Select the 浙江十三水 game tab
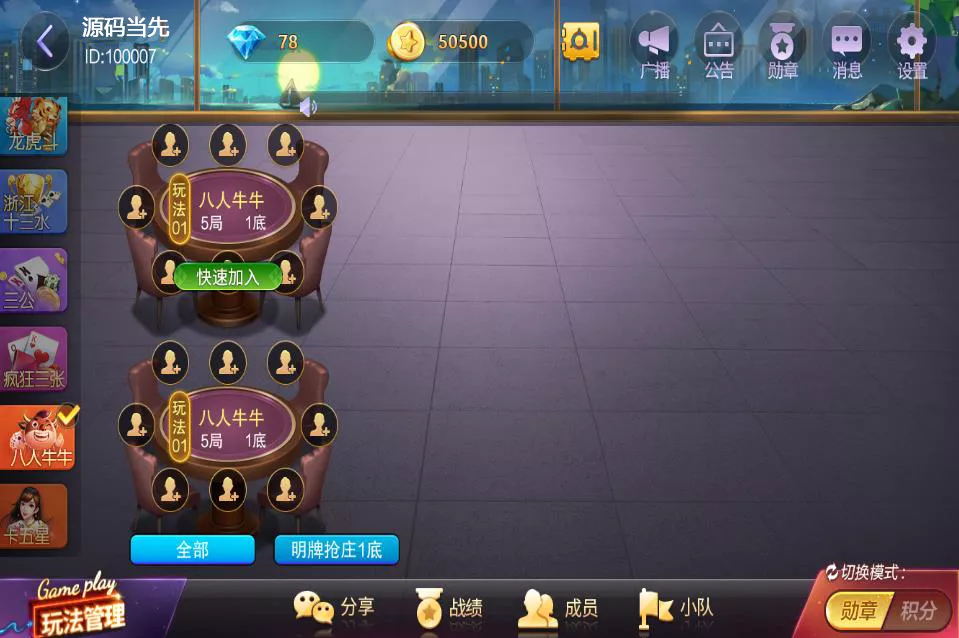959x638 pixels. (x=34, y=201)
